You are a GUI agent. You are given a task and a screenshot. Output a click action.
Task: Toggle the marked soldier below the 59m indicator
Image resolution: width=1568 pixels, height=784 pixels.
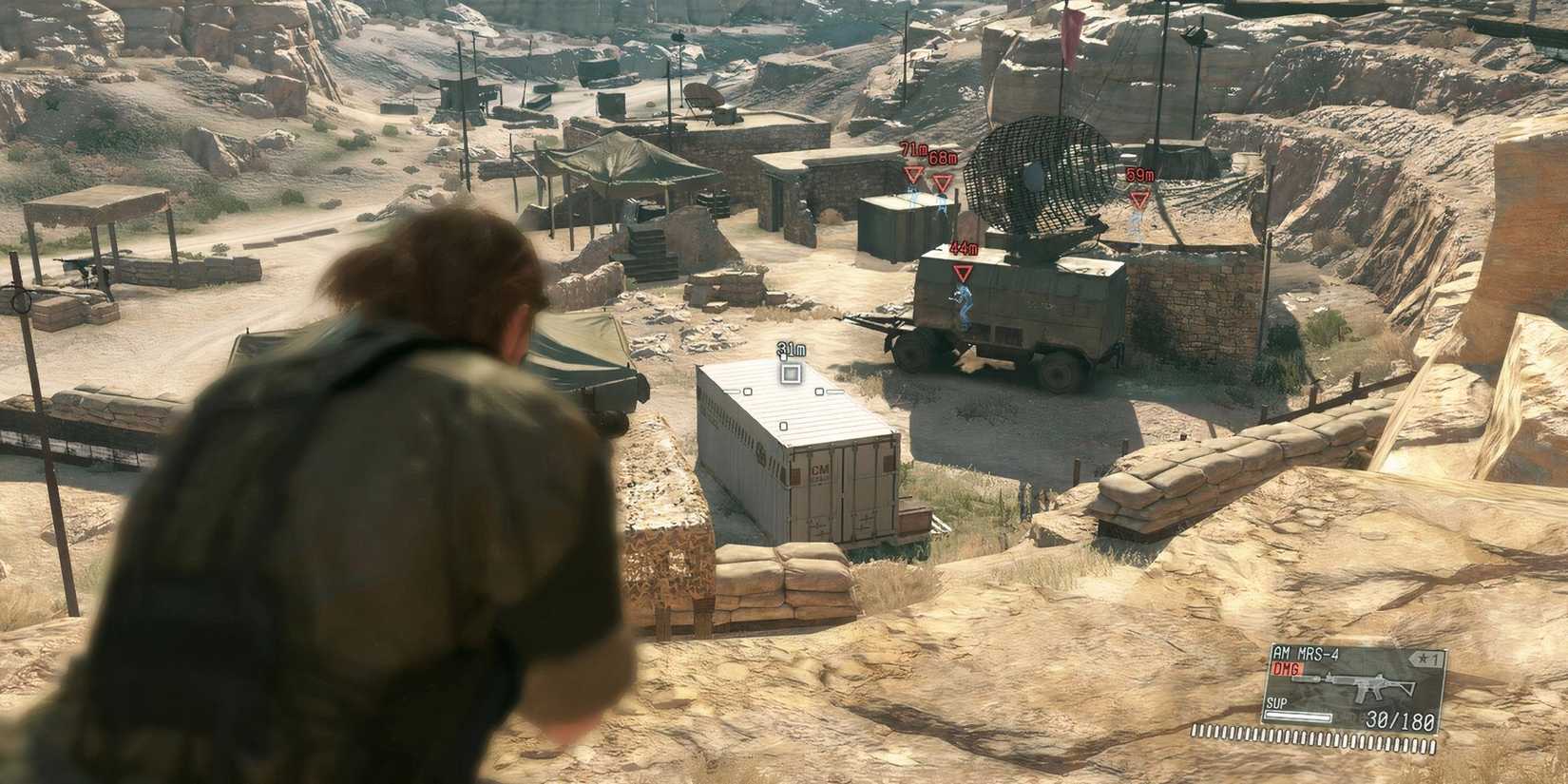click(x=1134, y=222)
